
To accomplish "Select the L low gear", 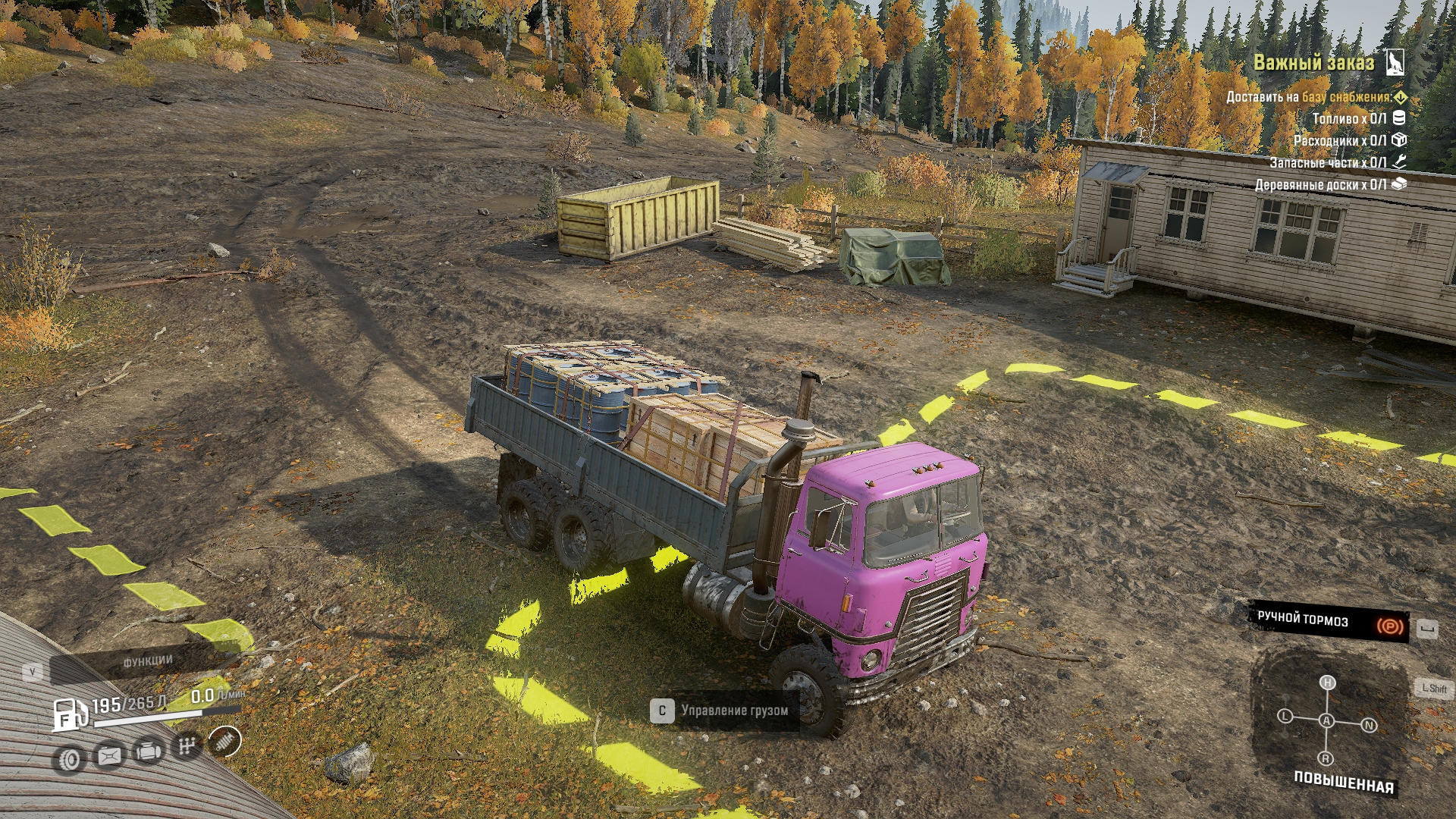I will click(1285, 716).
